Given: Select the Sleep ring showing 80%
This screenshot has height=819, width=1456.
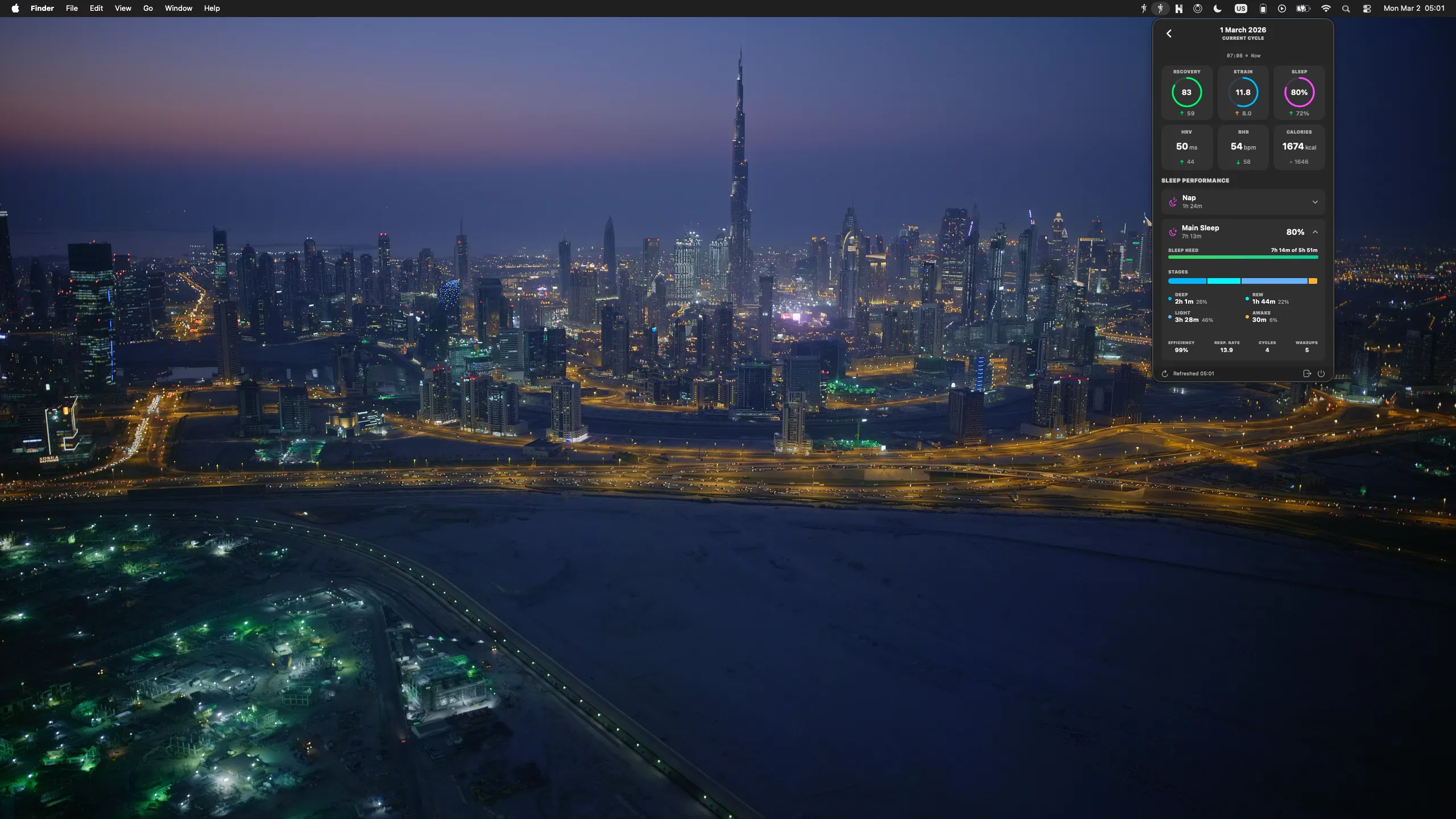Looking at the screenshot, I should [1299, 92].
